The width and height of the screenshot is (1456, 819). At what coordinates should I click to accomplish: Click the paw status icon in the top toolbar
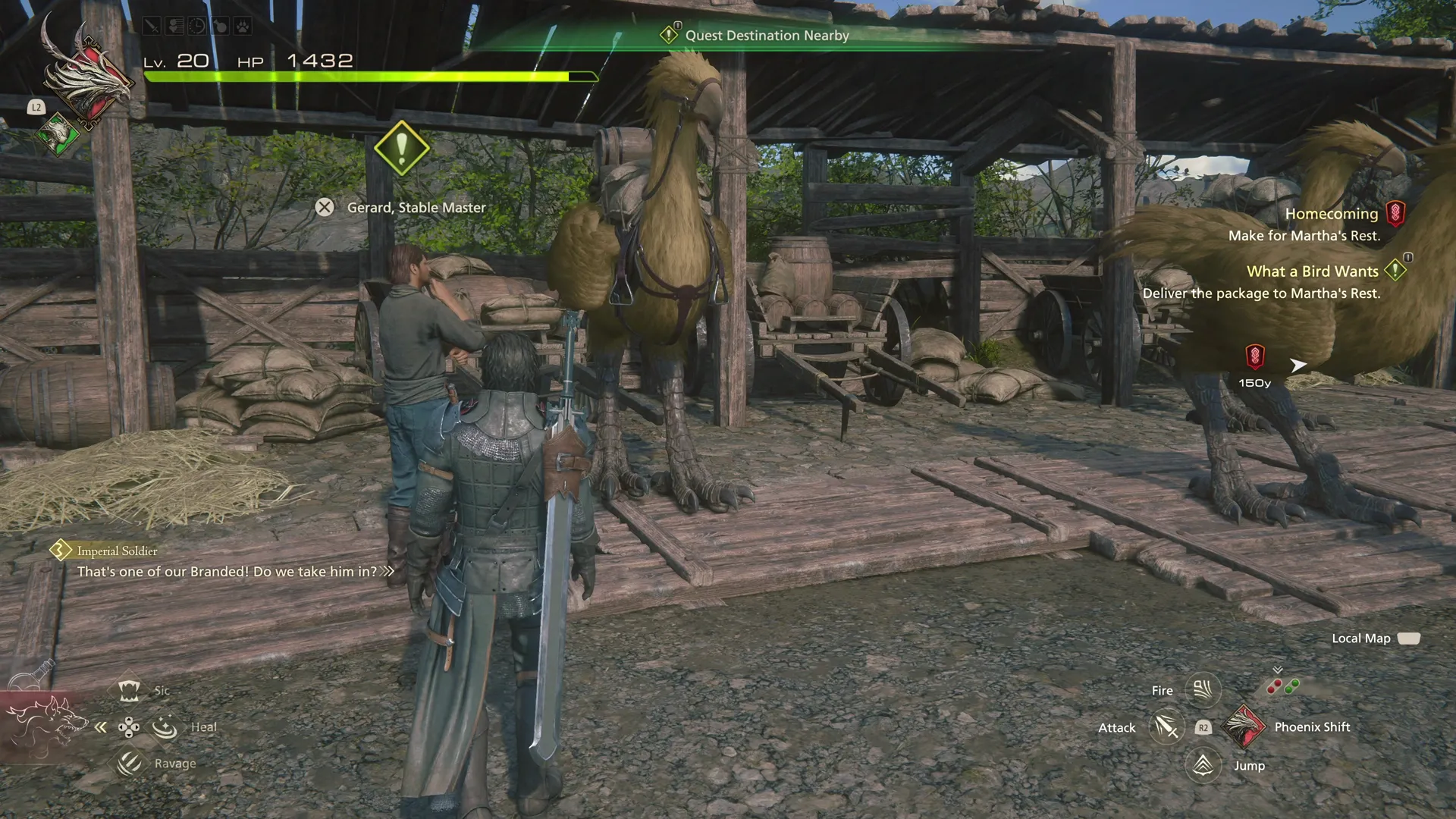pos(243,24)
